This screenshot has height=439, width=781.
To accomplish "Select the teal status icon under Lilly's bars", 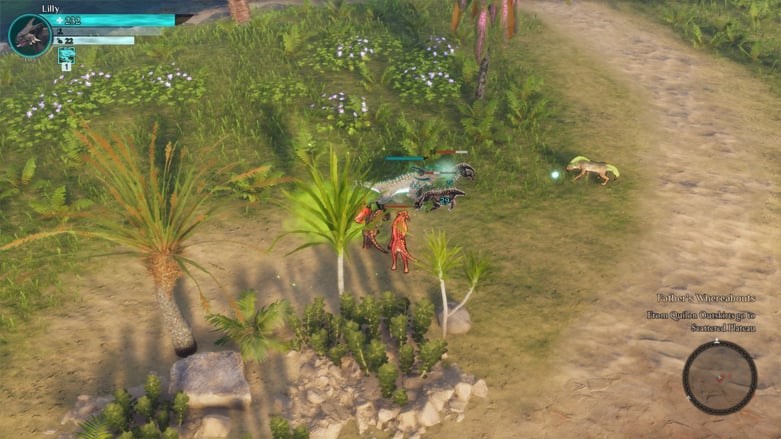I will [x=65, y=55].
